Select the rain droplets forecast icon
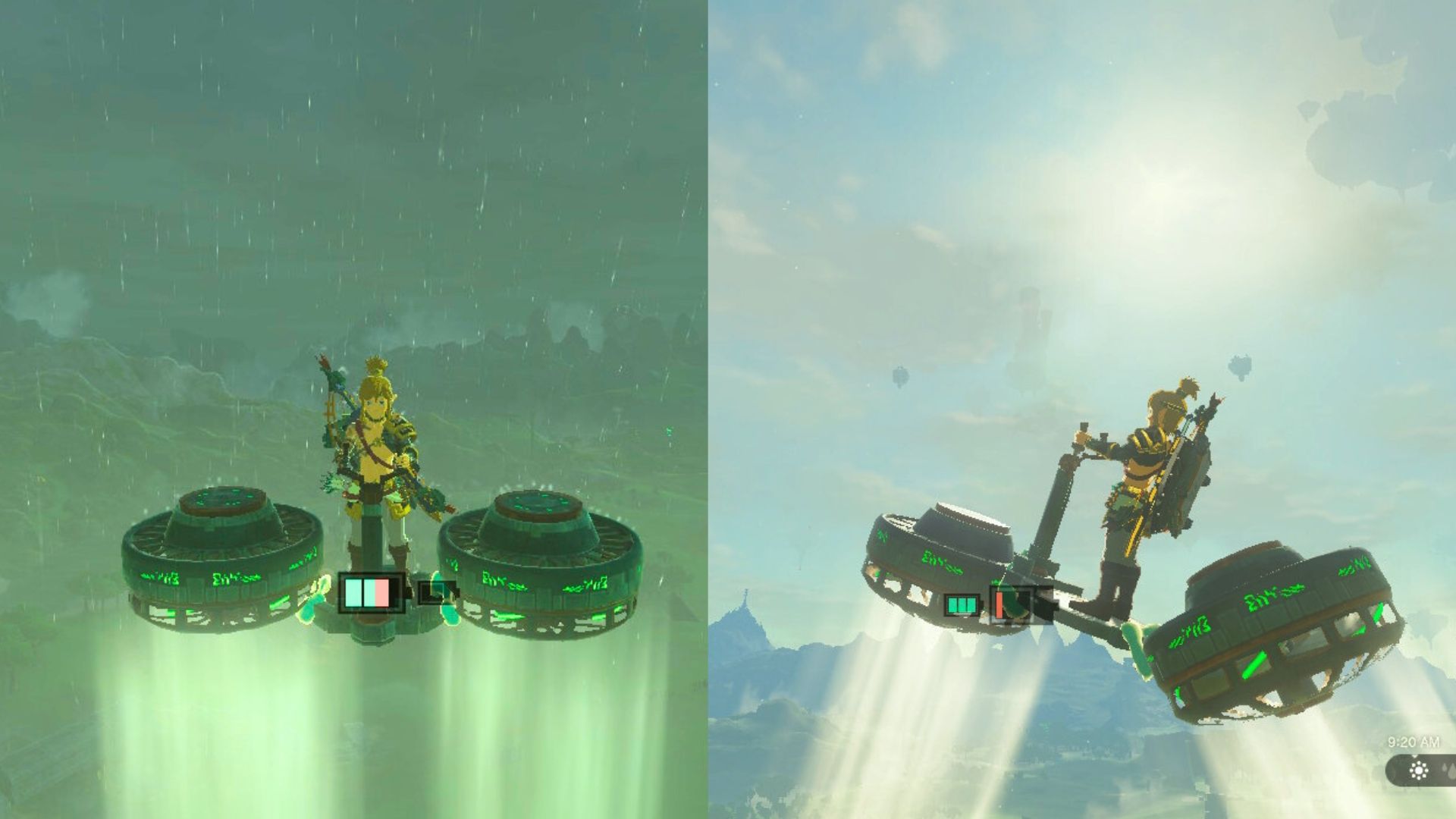This screenshot has width=1456, height=819. click(x=1447, y=772)
